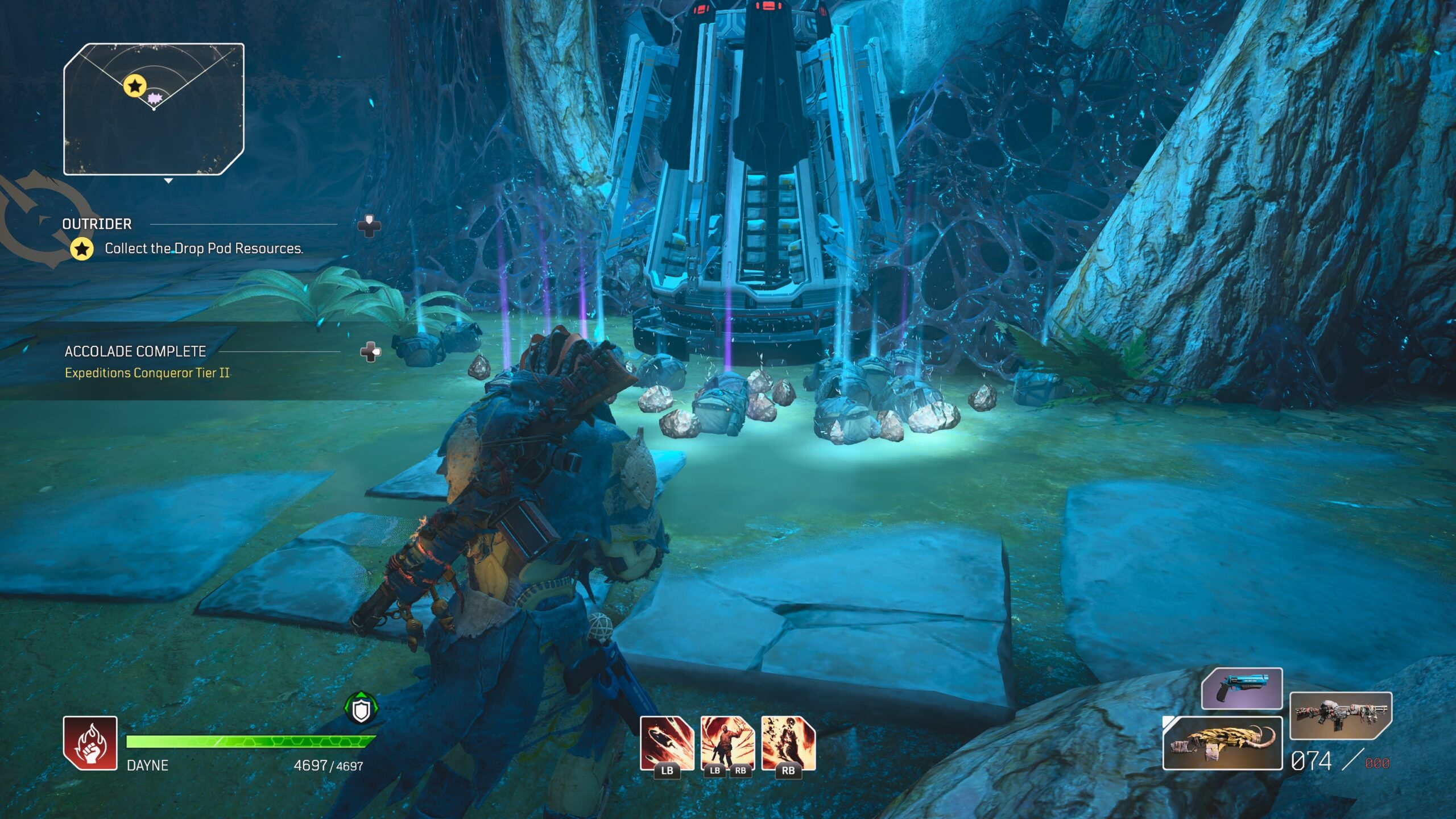The height and width of the screenshot is (819, 1456).
Task: Equip the skull-adorned rifle slot
Action: point(1339,714)
